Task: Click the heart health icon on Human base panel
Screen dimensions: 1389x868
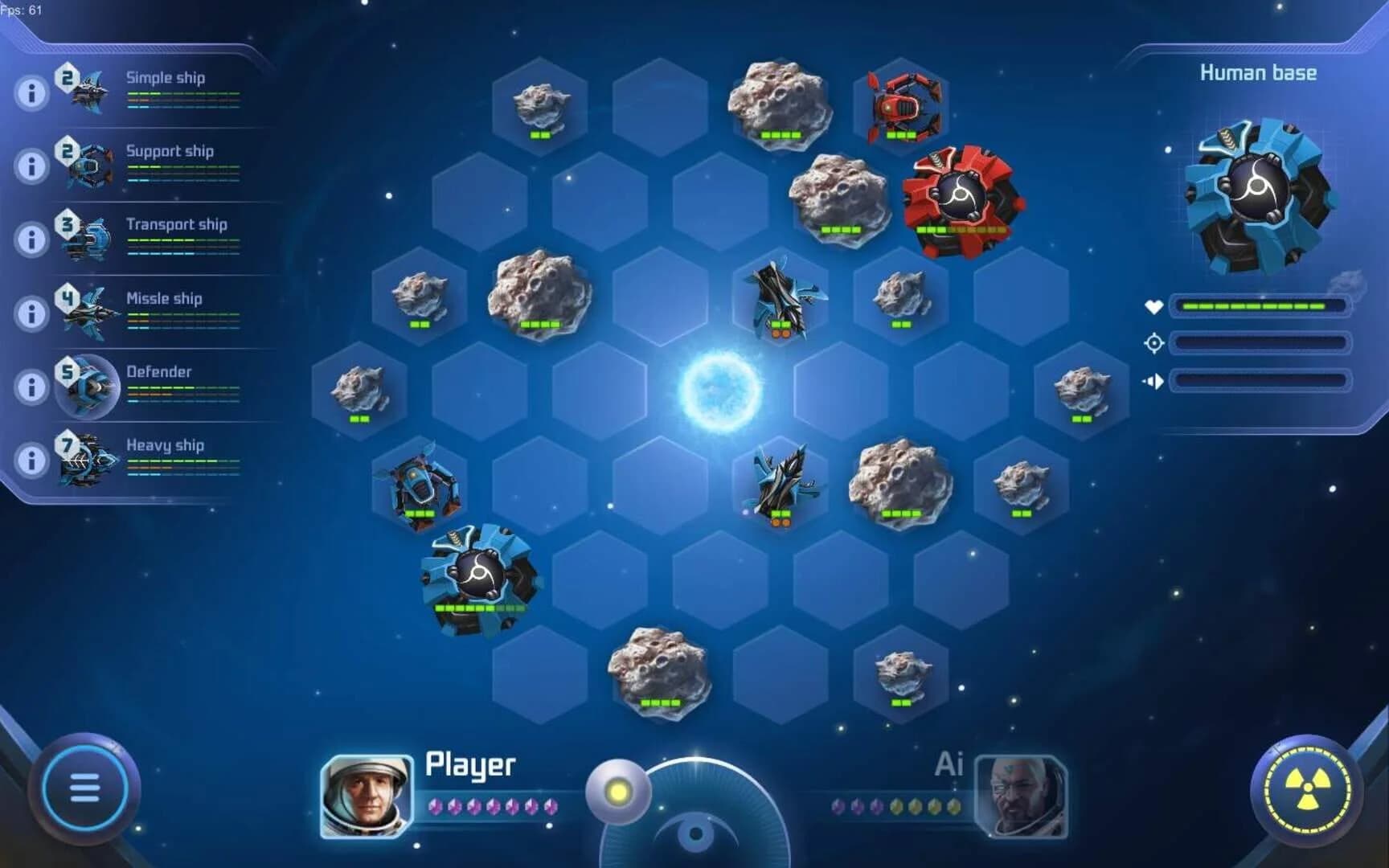Action: click(x=1153, y=305)
